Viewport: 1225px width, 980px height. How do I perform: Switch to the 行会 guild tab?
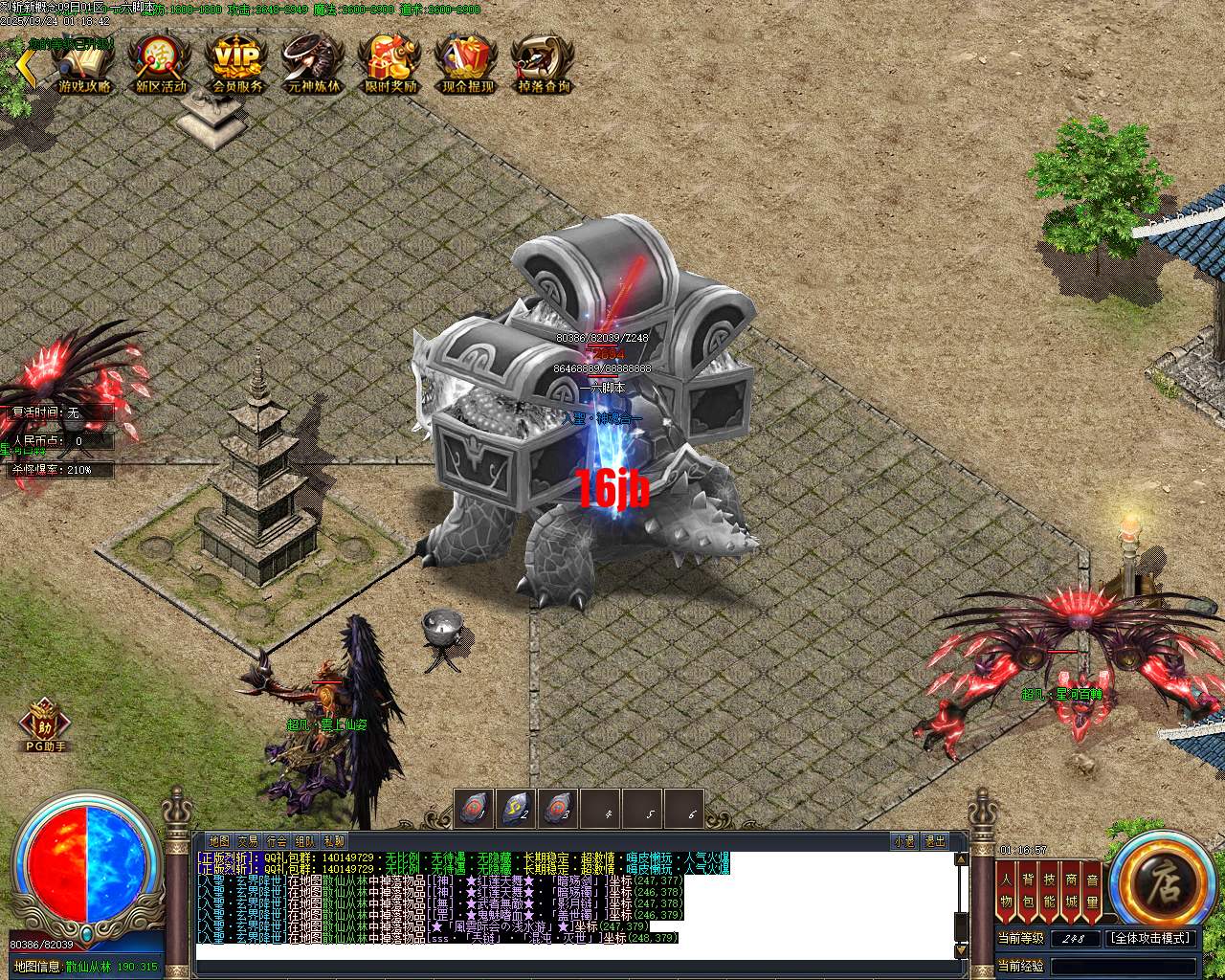(277, 840)
